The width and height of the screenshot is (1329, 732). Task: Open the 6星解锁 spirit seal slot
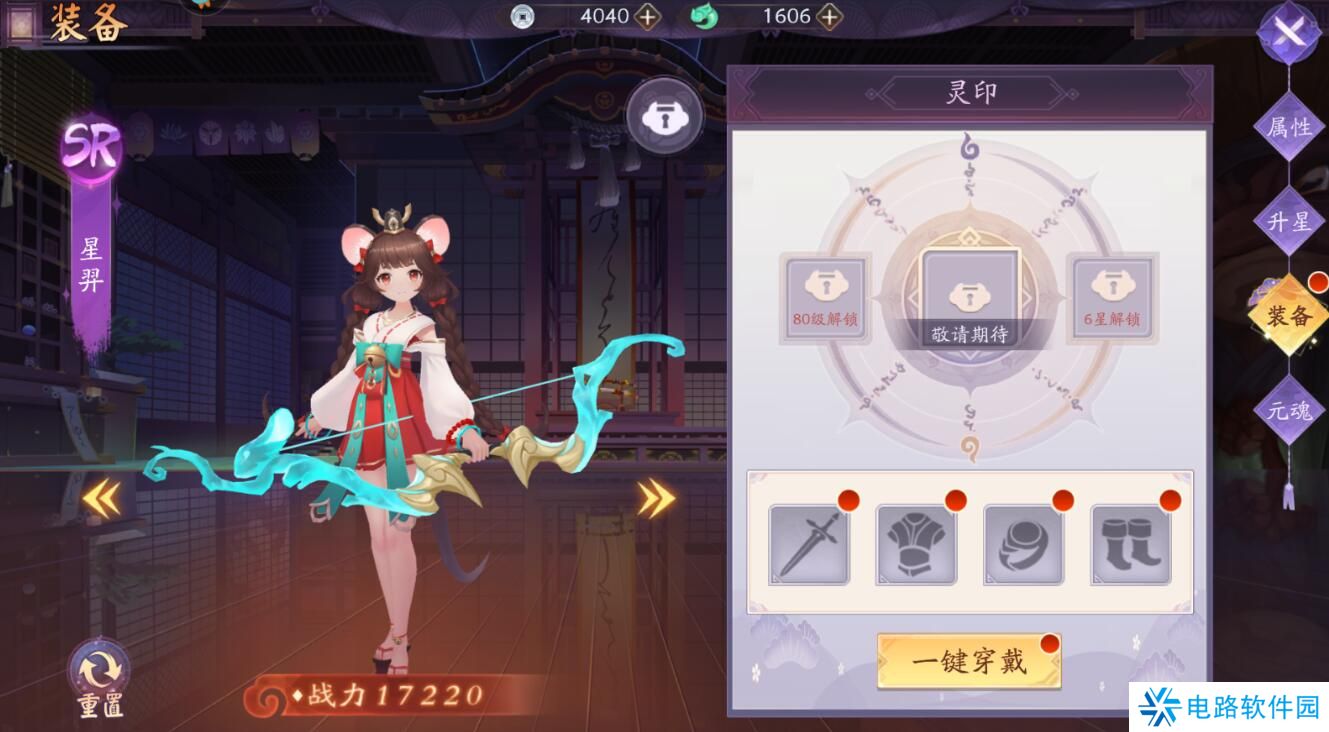1110,297
